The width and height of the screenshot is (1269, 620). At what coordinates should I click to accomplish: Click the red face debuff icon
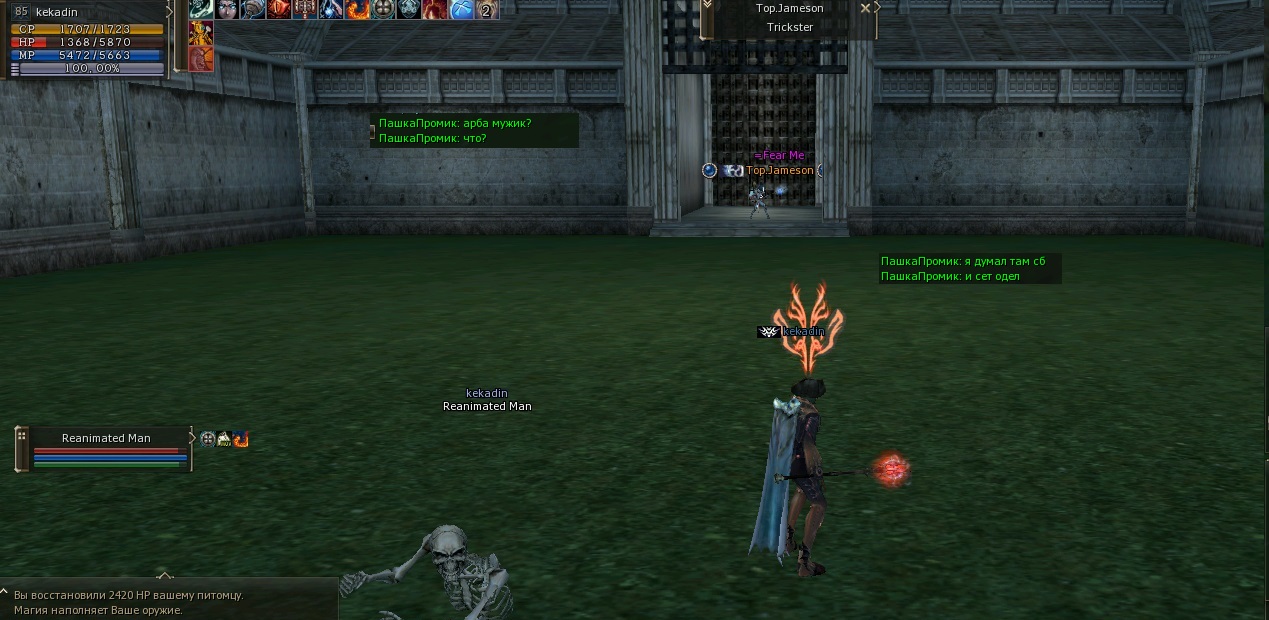201,58
